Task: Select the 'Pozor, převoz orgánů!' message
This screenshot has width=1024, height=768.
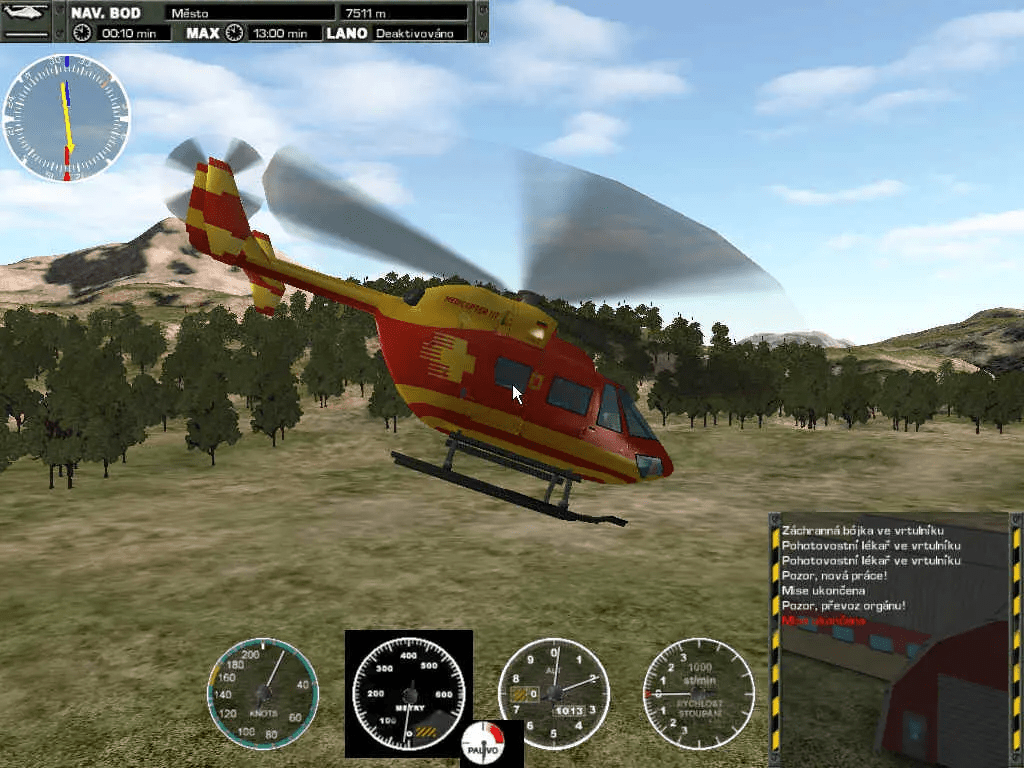Action: click(x=846, y=606)
